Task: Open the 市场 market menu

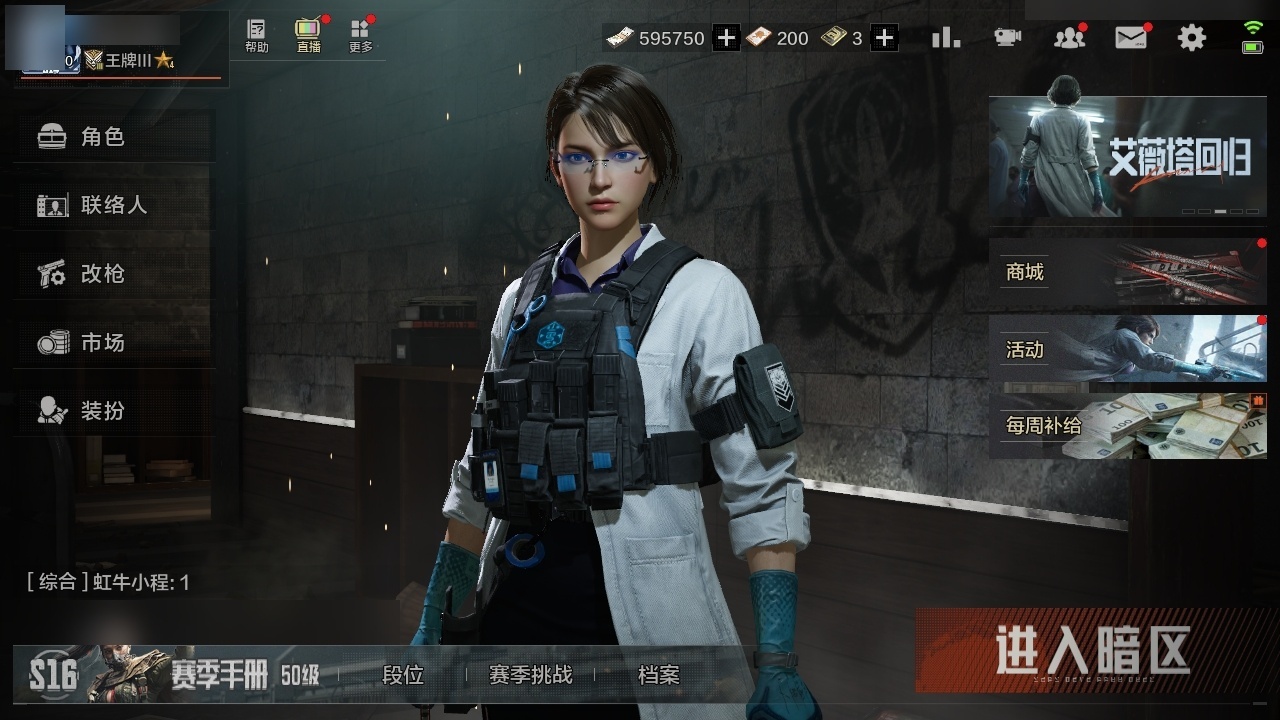Action: pos(102,343)
